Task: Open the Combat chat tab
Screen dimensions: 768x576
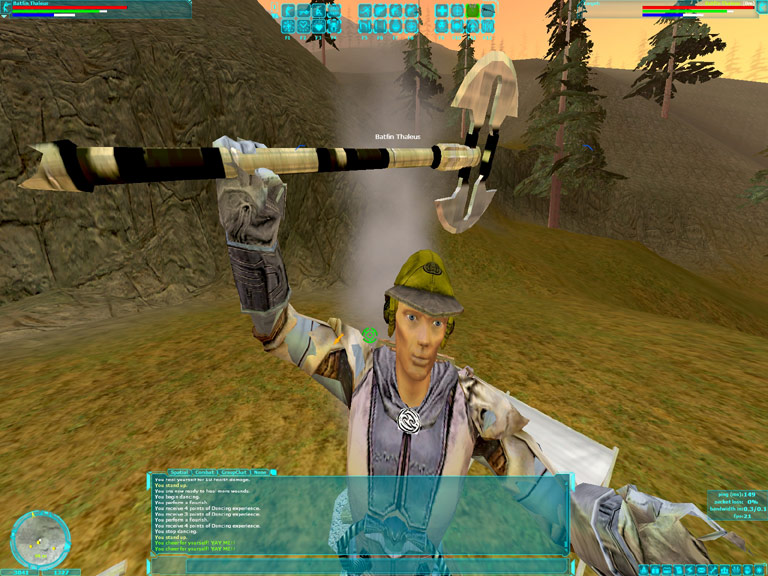Action: click(203, 472)
